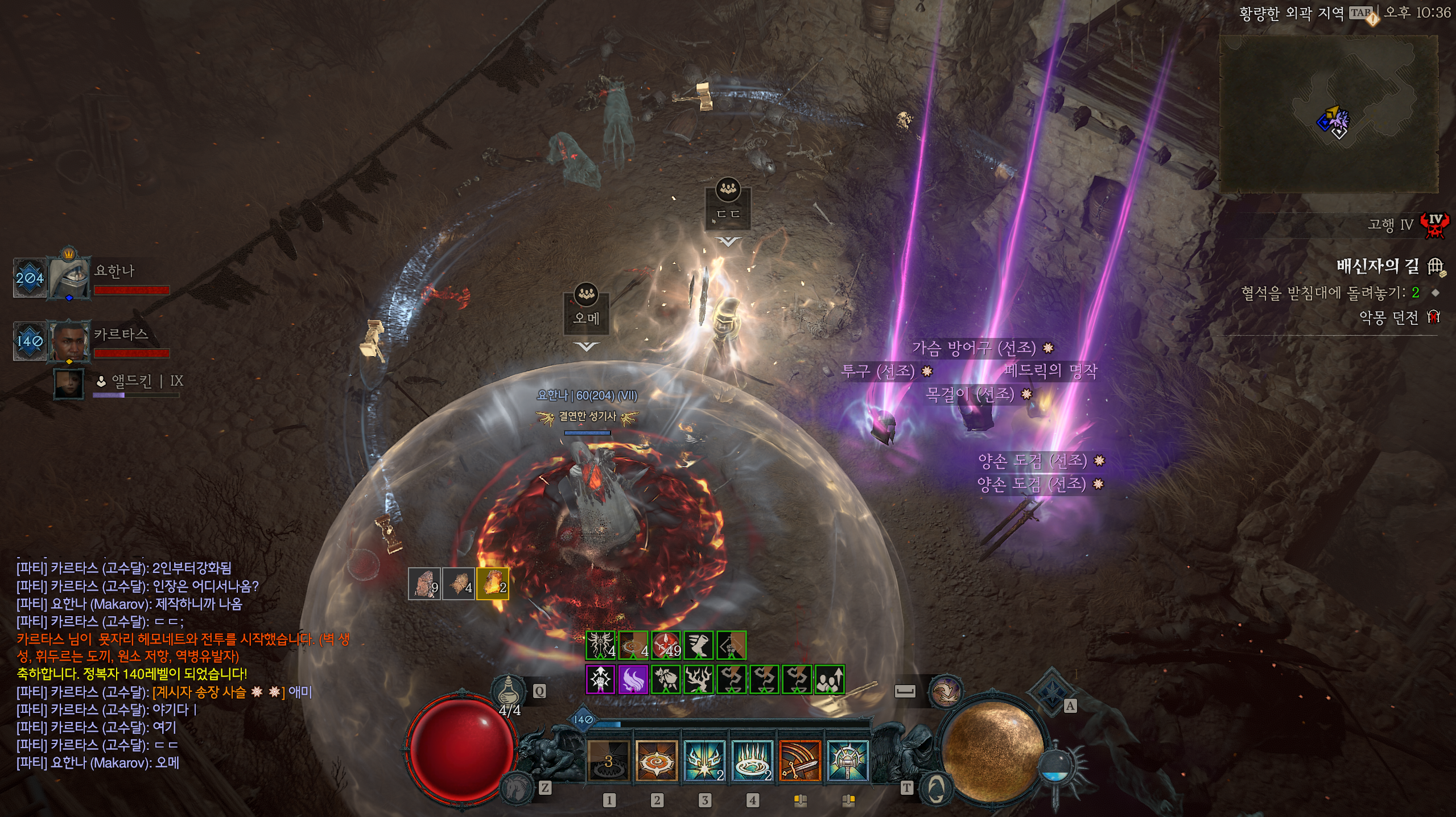This screenshot has height=817, width=1456.
Task: Use the healing potion flask icon
Action: [508, 692]
